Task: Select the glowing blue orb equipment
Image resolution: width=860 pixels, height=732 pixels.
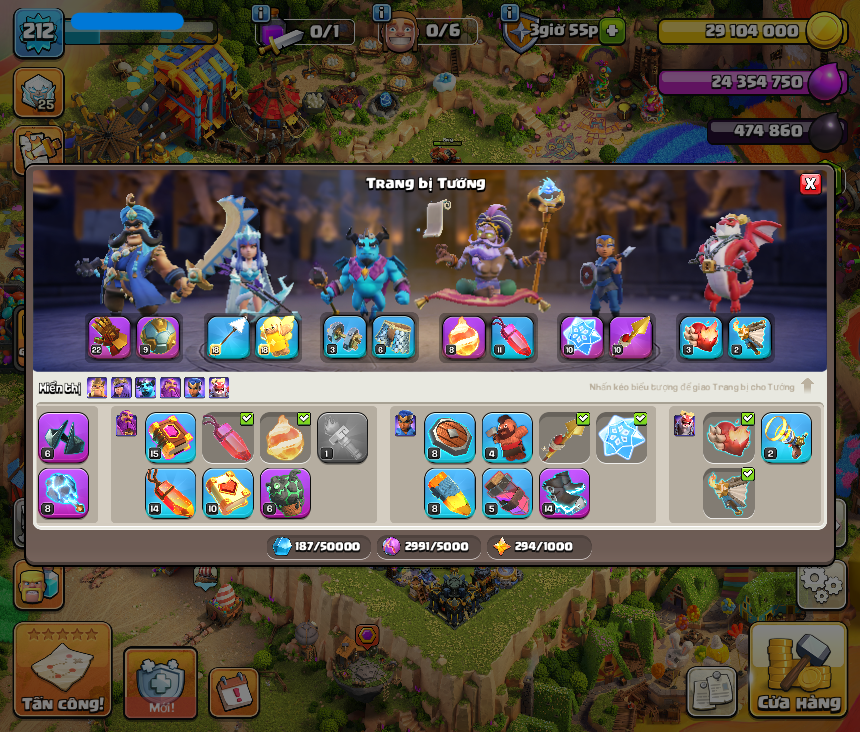Action: pos(63,493)
